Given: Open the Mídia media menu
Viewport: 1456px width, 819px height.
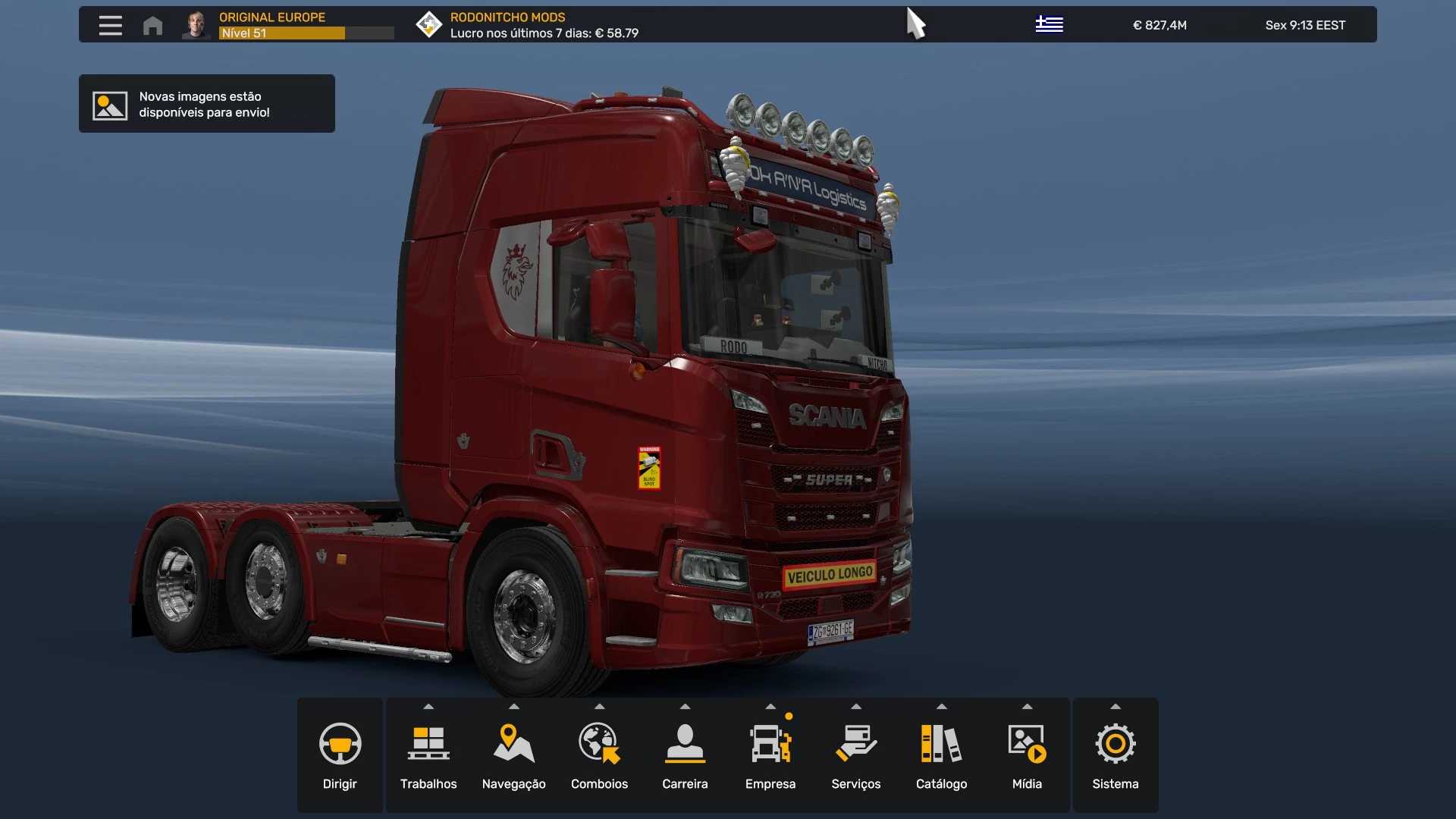Looking at the screenshot, I should click(x=1027, y=755).
